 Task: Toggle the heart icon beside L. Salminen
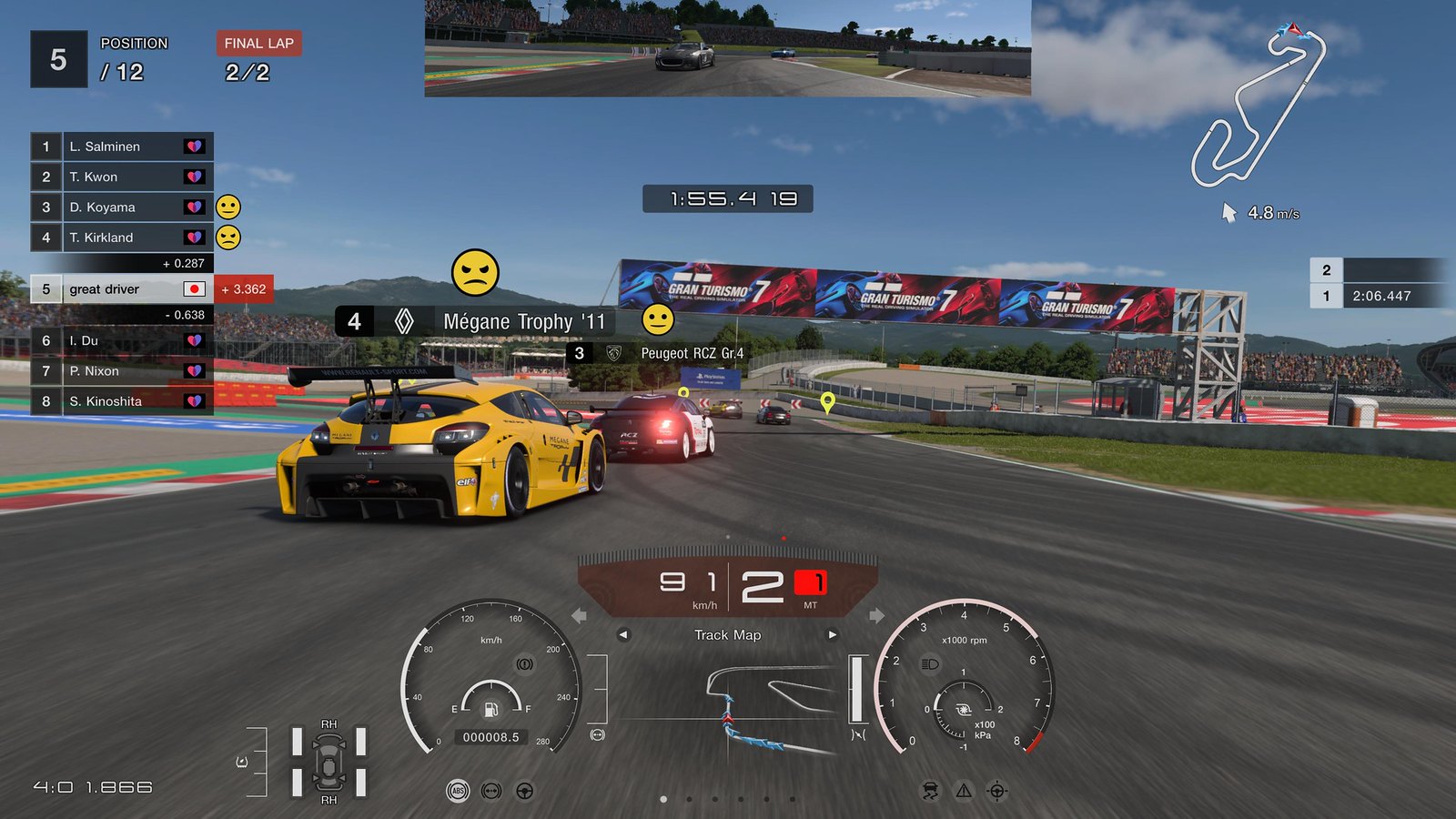pyautogui.click(x=193, y=146)
